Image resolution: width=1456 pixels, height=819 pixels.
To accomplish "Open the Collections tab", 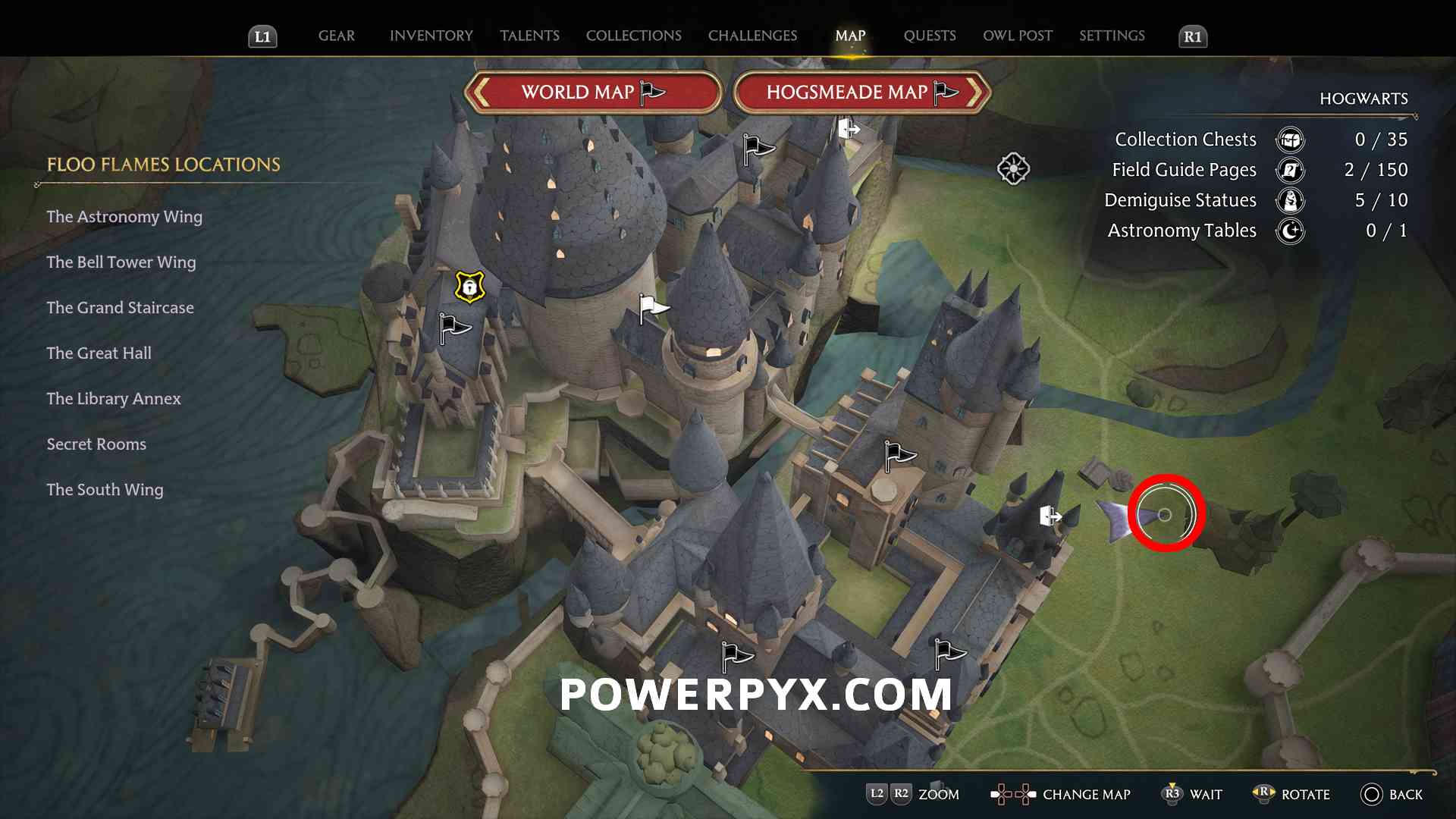I will (633, 36).
